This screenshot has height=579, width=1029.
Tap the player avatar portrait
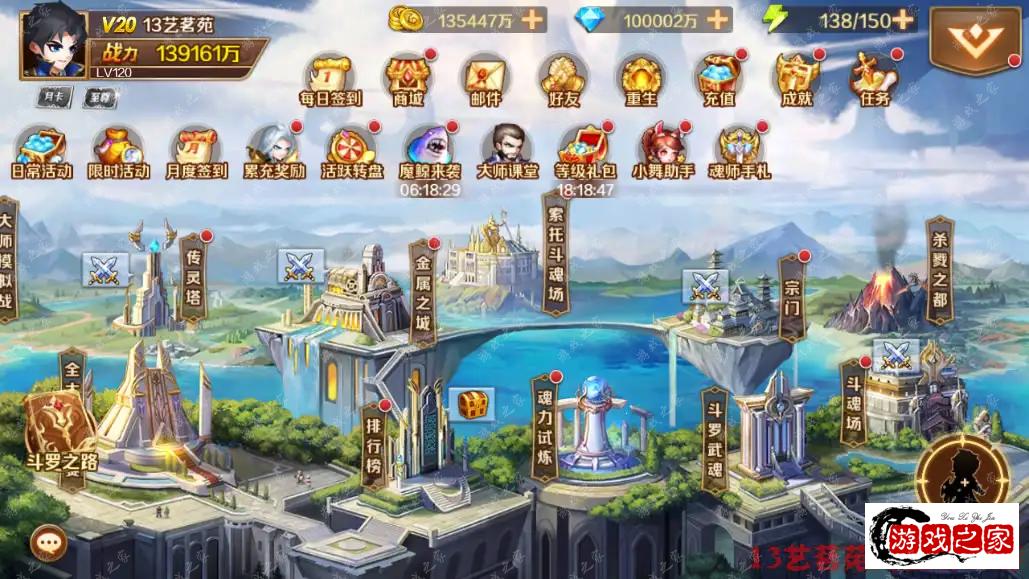pyautogui.click(x=52, y=39)
